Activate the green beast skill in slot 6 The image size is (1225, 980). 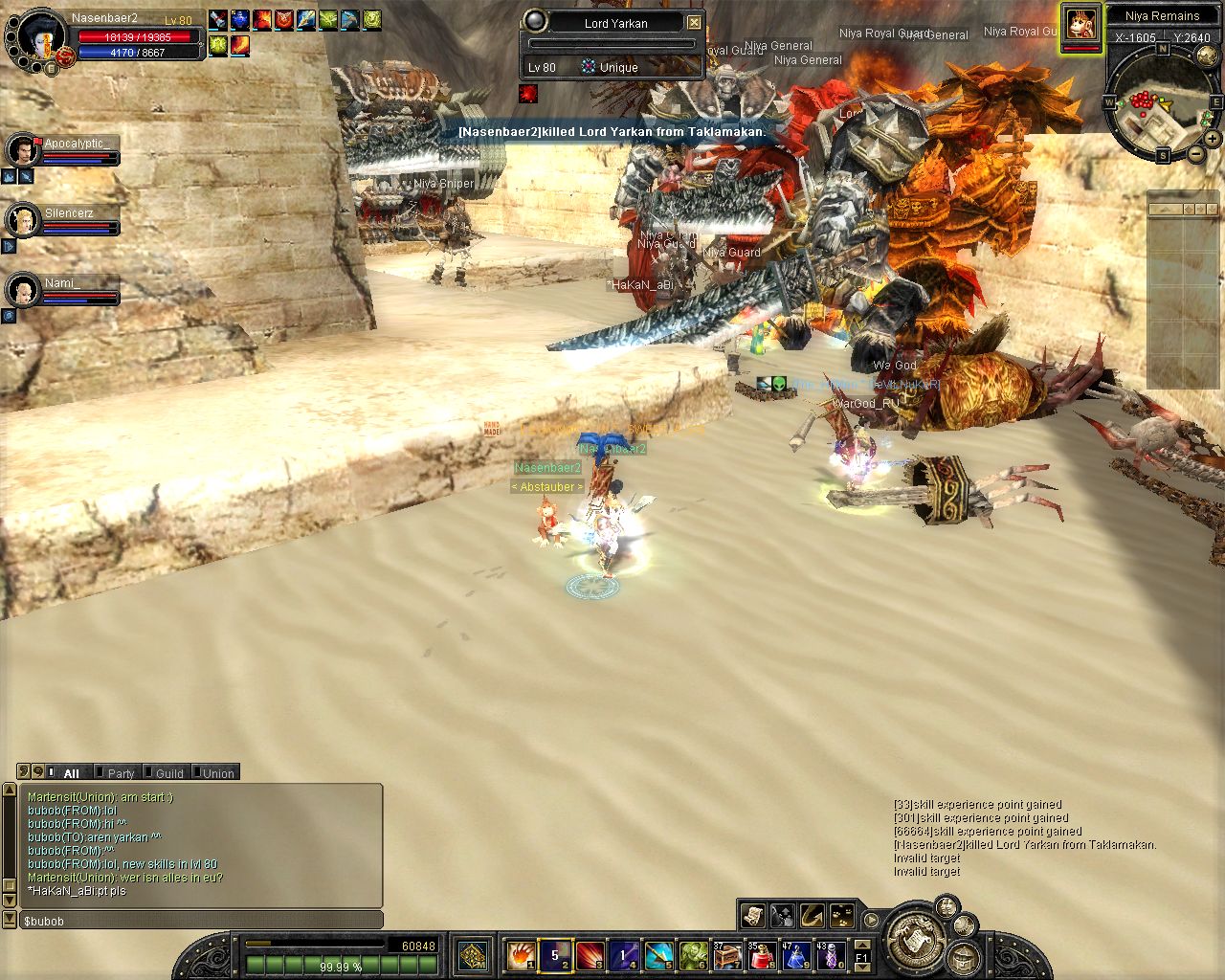pyautogui.click(x=693, y=954)
